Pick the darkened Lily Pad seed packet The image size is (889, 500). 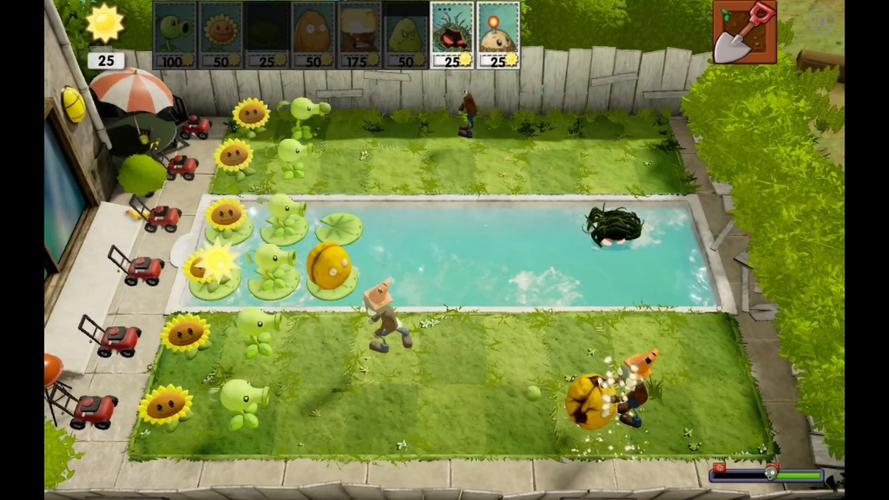(266, 34)
